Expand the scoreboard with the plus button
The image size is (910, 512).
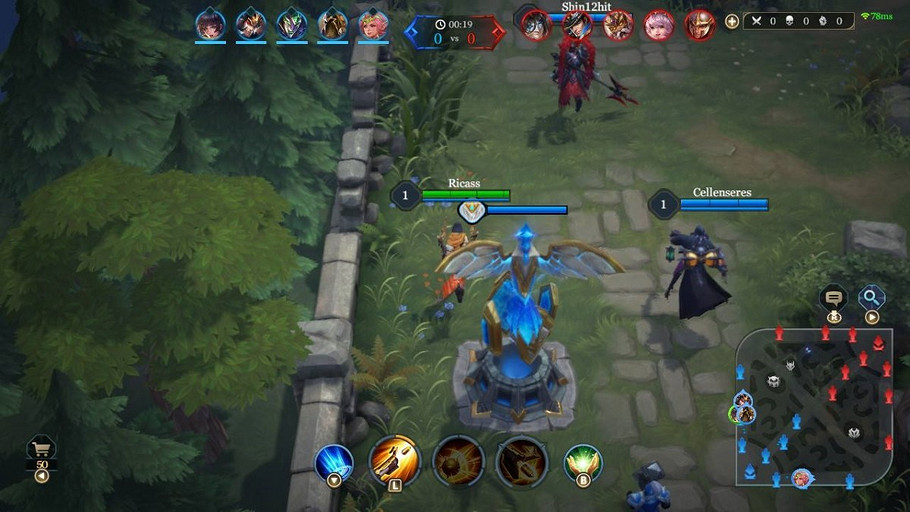tap(732, 21)
